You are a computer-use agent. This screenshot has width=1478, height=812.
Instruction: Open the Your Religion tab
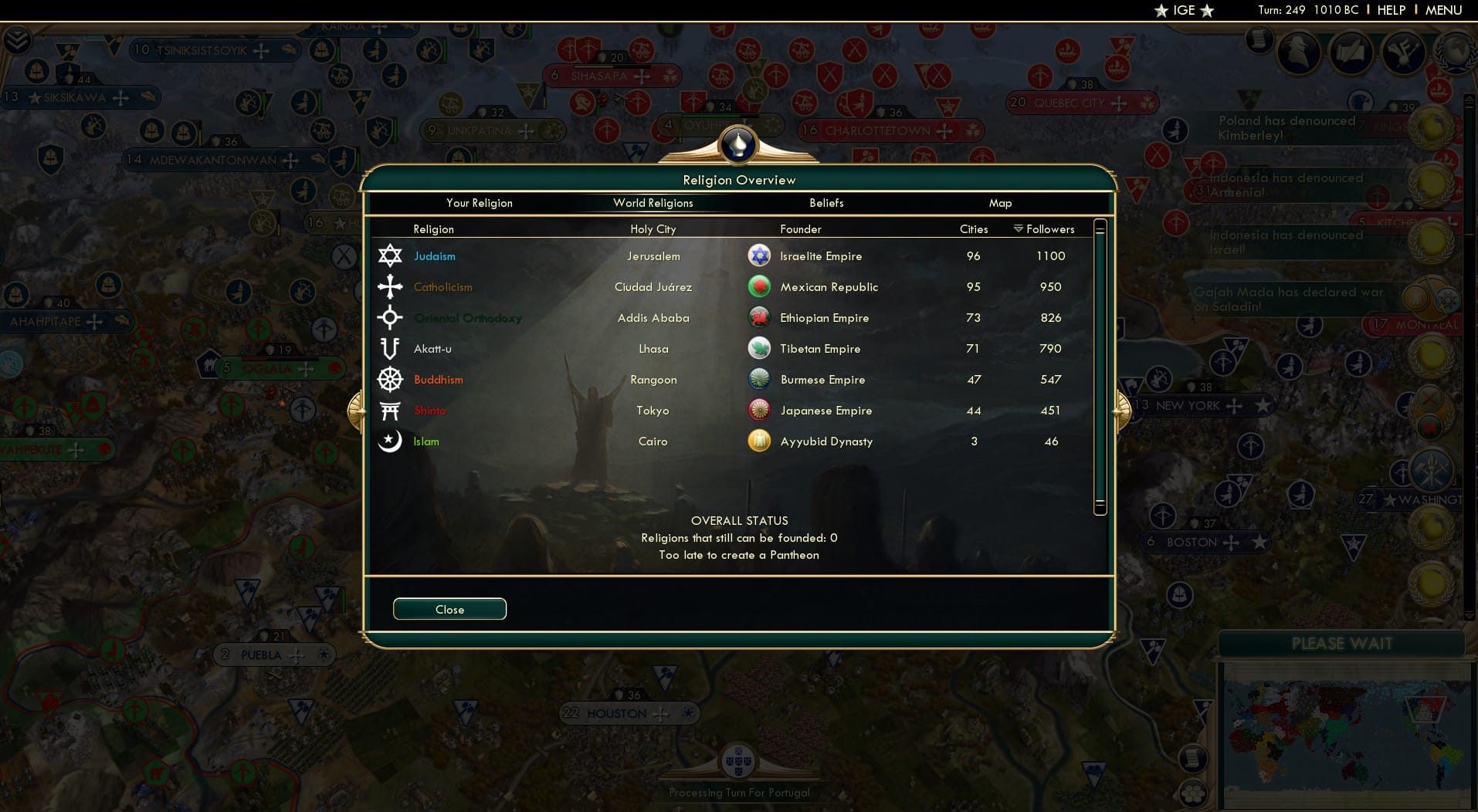[479, 203]
